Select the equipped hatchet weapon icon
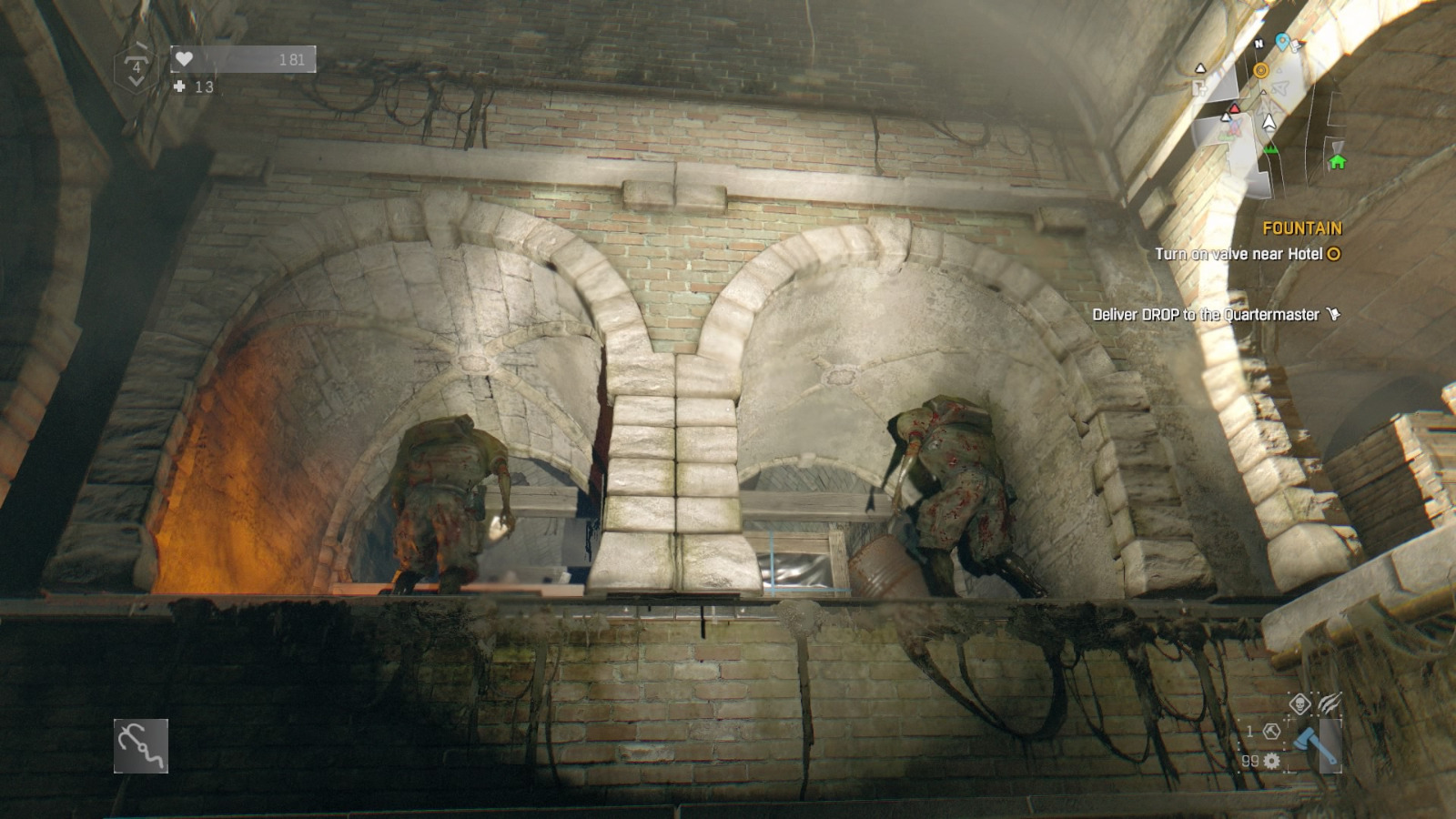 click(x=1315, y=744)
